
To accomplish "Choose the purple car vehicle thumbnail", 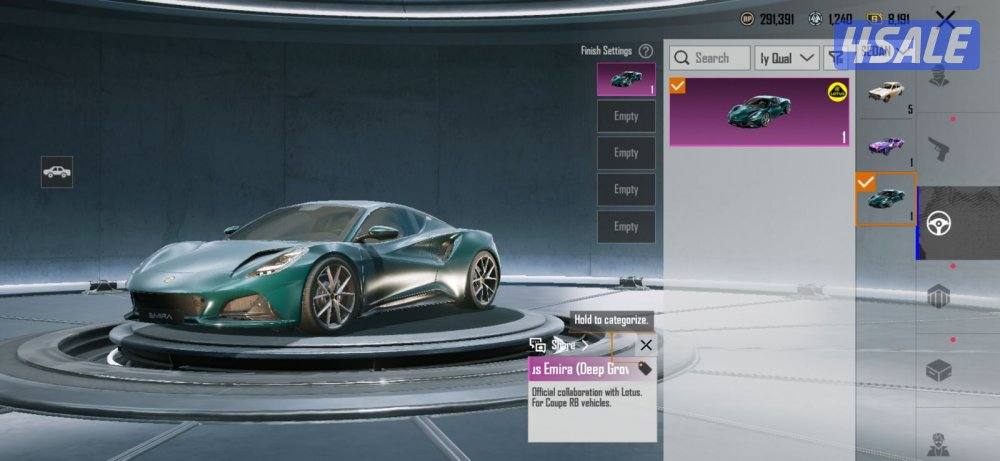I will point(886,145).
